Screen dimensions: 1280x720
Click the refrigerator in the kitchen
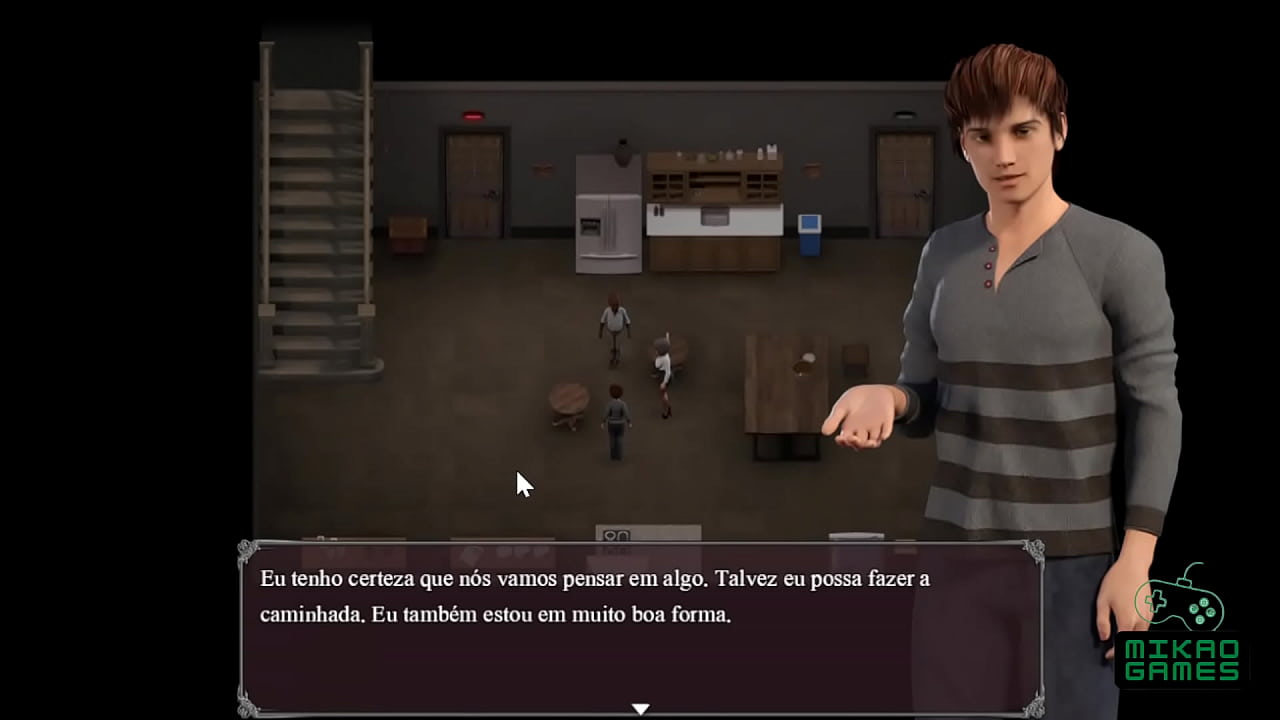tap(605, 215)
